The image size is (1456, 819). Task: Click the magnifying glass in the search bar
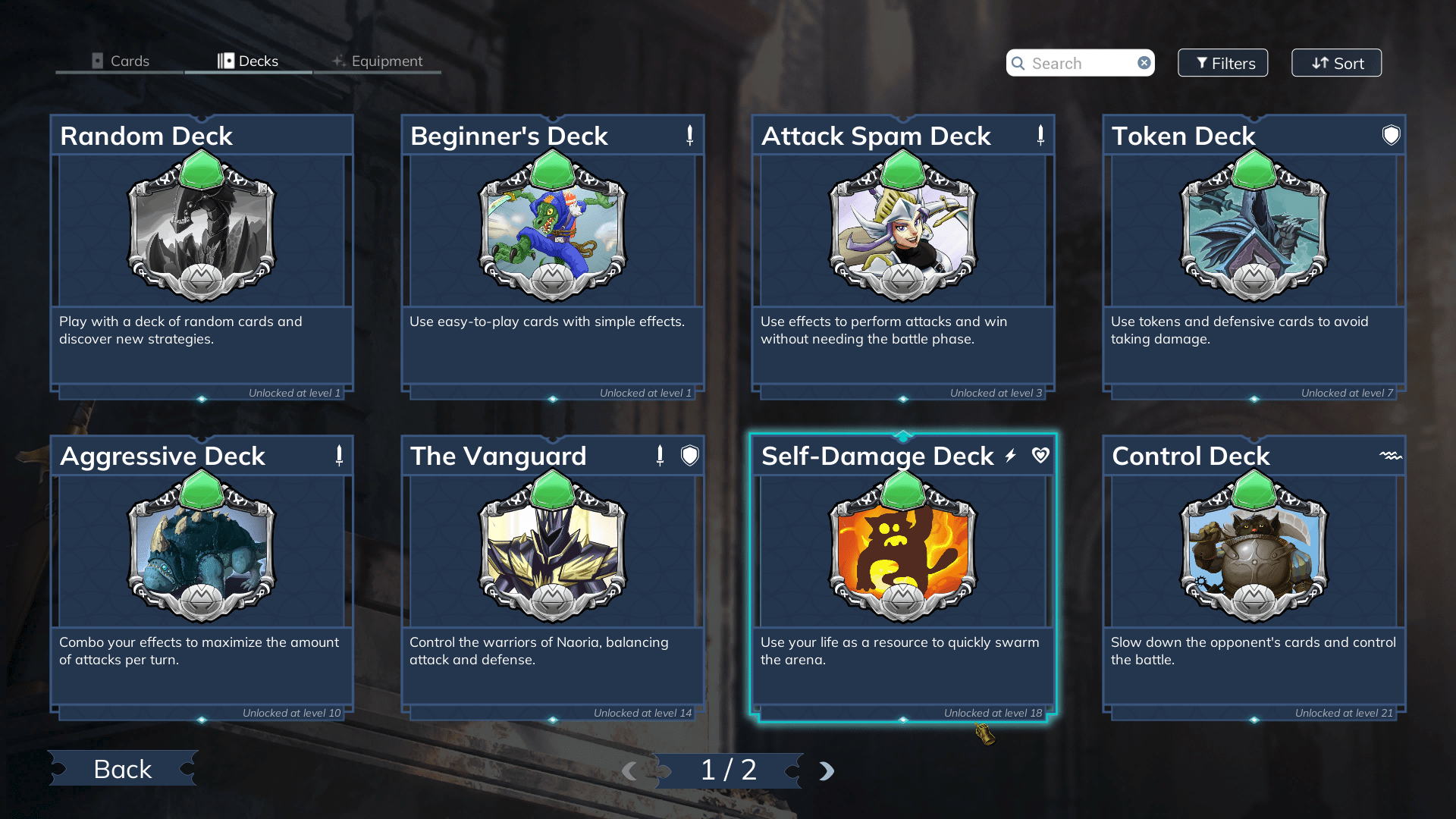tap(1018, 63)
